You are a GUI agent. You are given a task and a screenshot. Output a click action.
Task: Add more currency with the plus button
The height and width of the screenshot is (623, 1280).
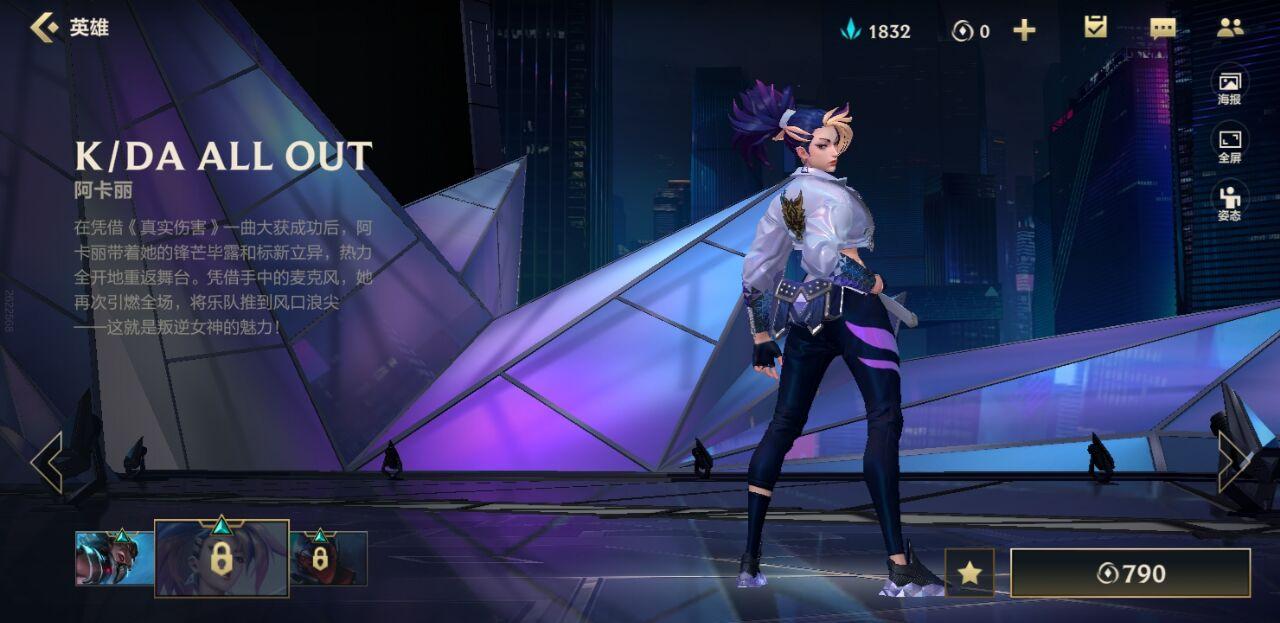point(1024,30)
